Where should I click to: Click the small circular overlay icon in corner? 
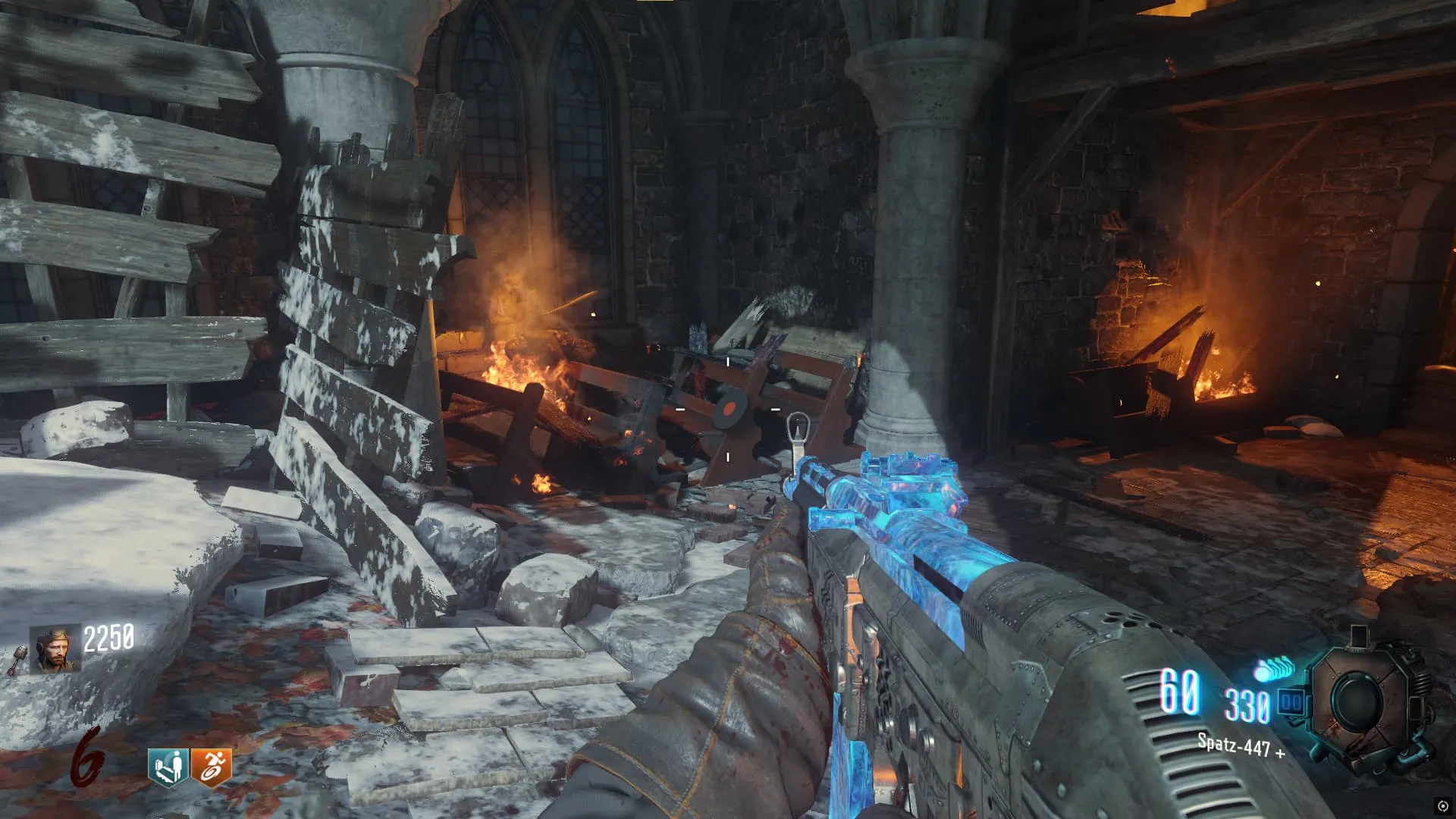point(1442,805)
